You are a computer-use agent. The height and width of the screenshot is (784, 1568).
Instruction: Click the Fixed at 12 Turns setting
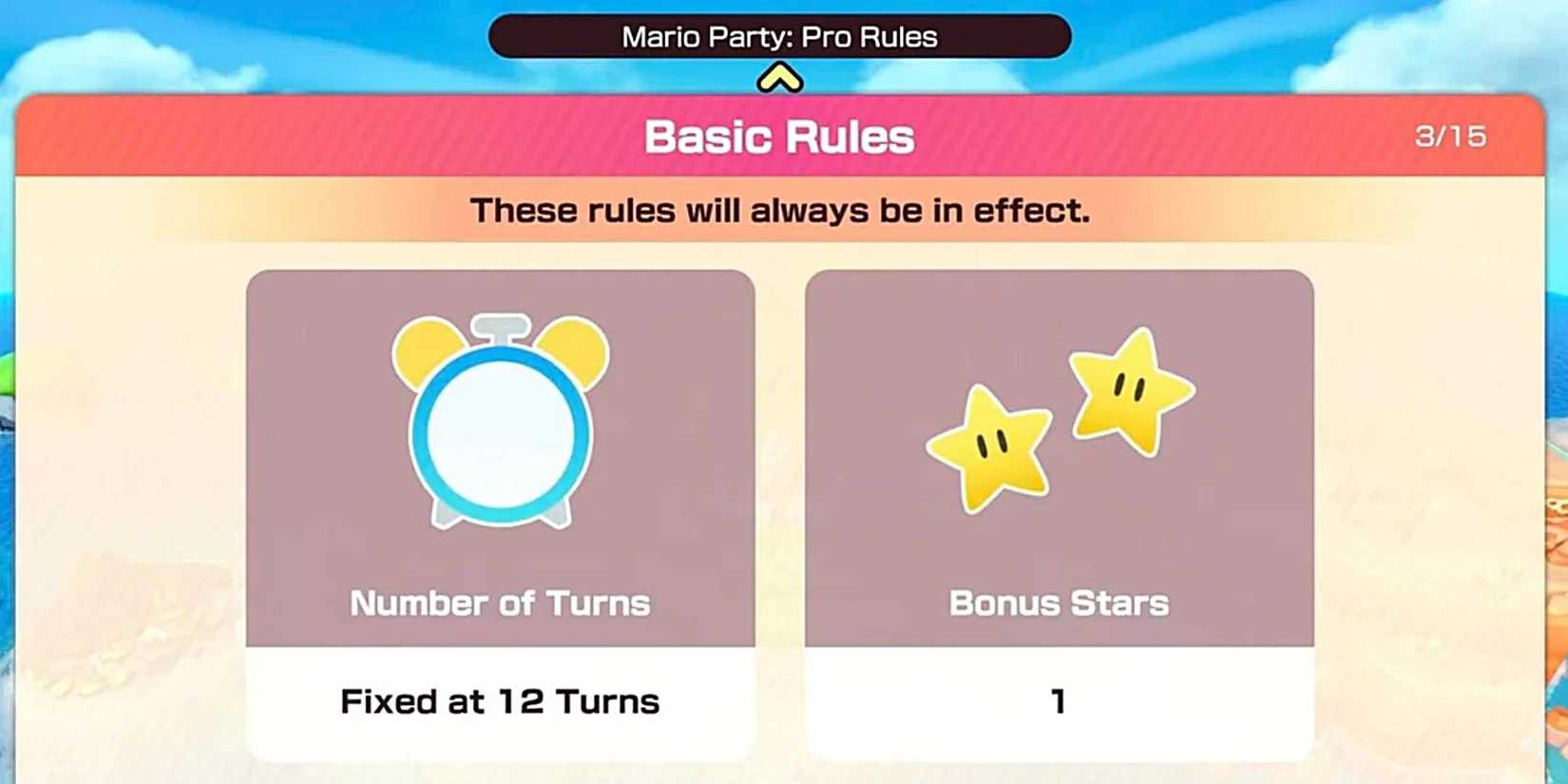pyautogui.click(x=499, y=700)
